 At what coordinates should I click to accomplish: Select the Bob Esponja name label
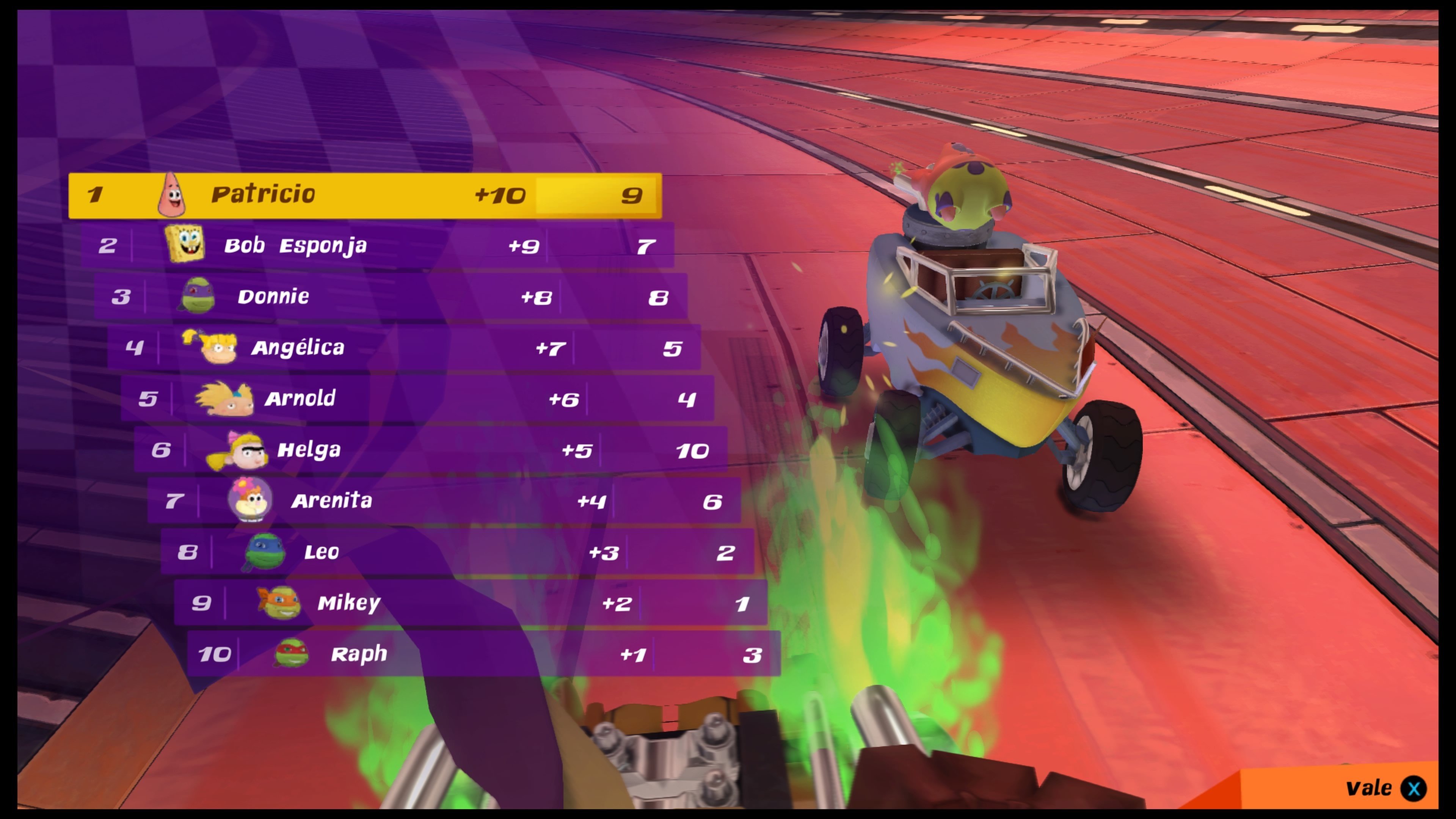pyautogui.click(x=295, y=245)
